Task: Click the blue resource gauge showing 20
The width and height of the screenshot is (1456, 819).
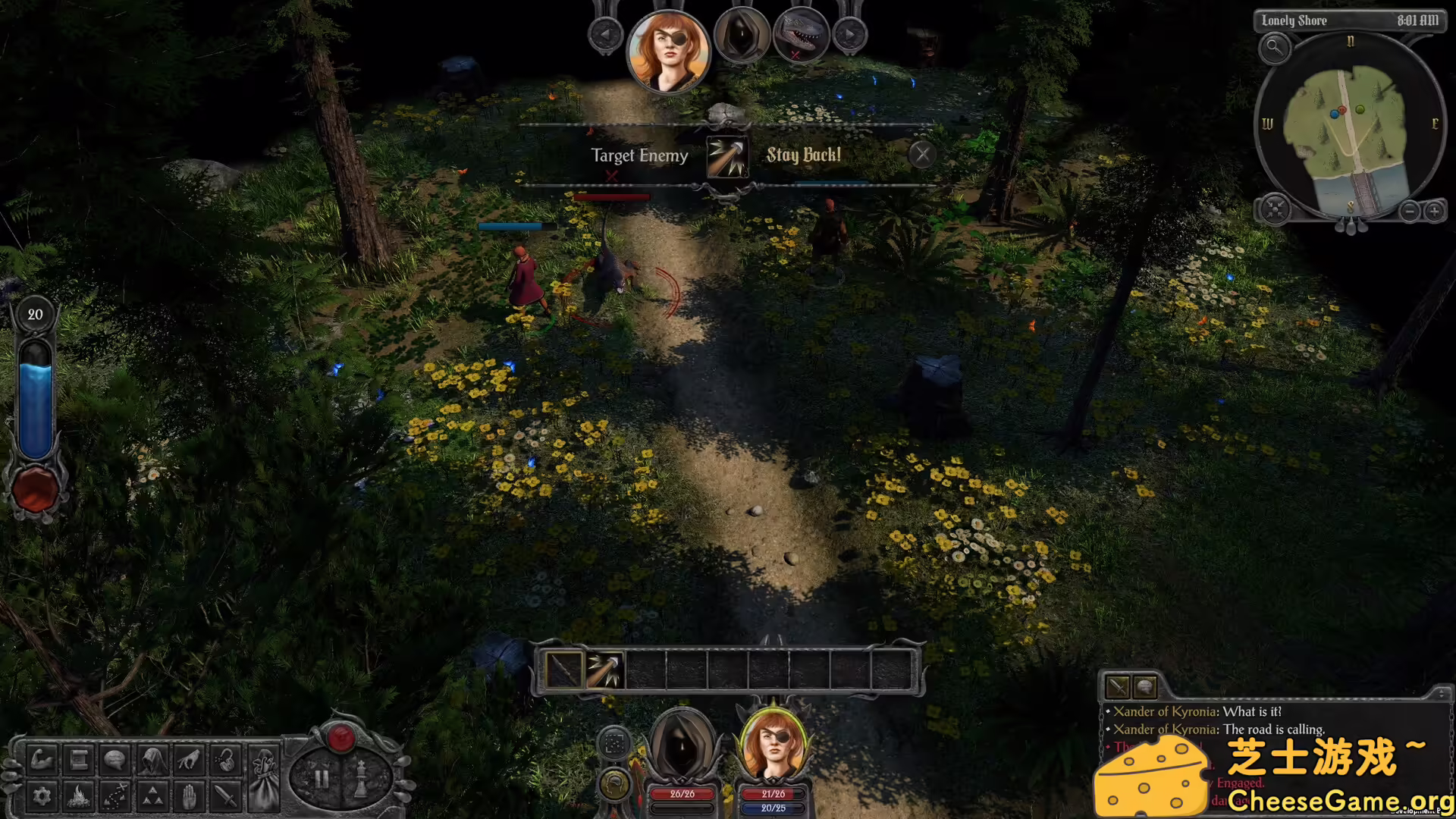Action: (x=35, y=394)
